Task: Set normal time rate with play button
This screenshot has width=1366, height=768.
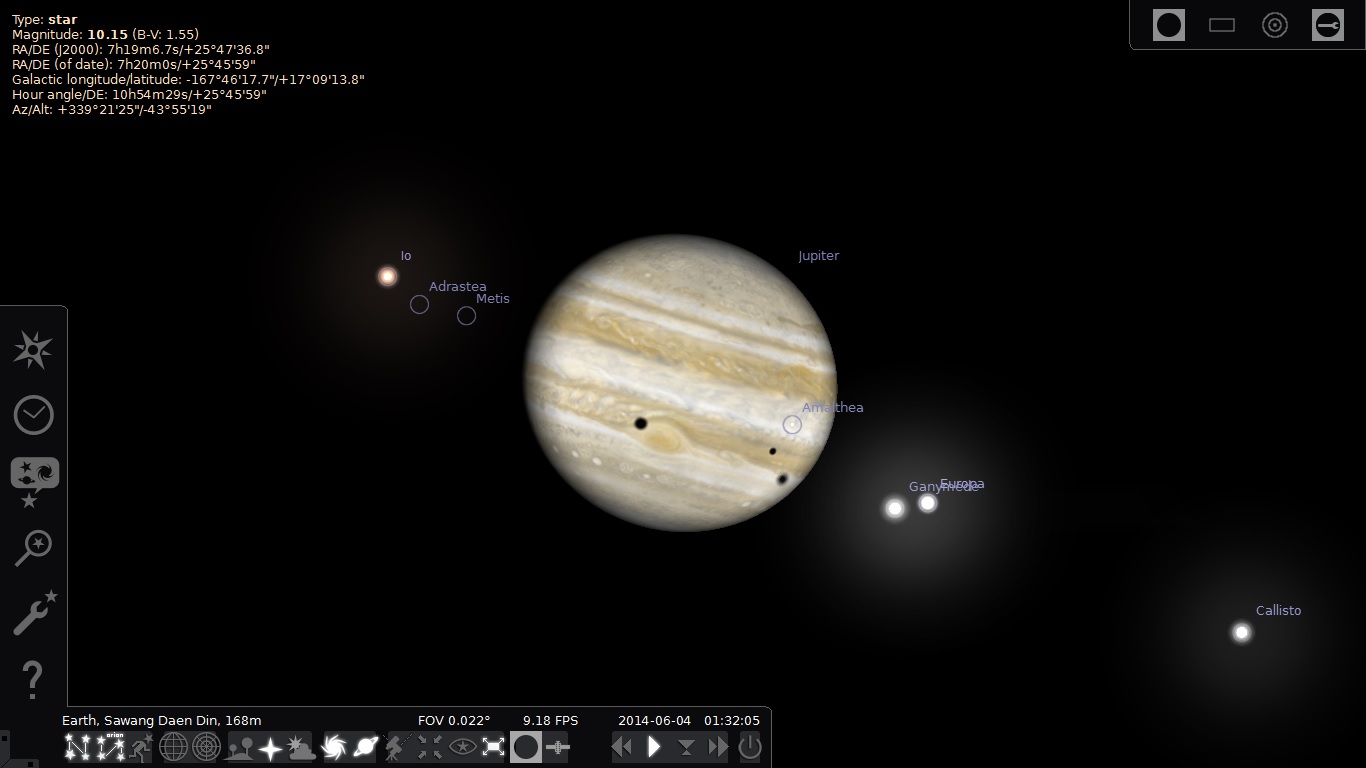Action: (654, 747)
